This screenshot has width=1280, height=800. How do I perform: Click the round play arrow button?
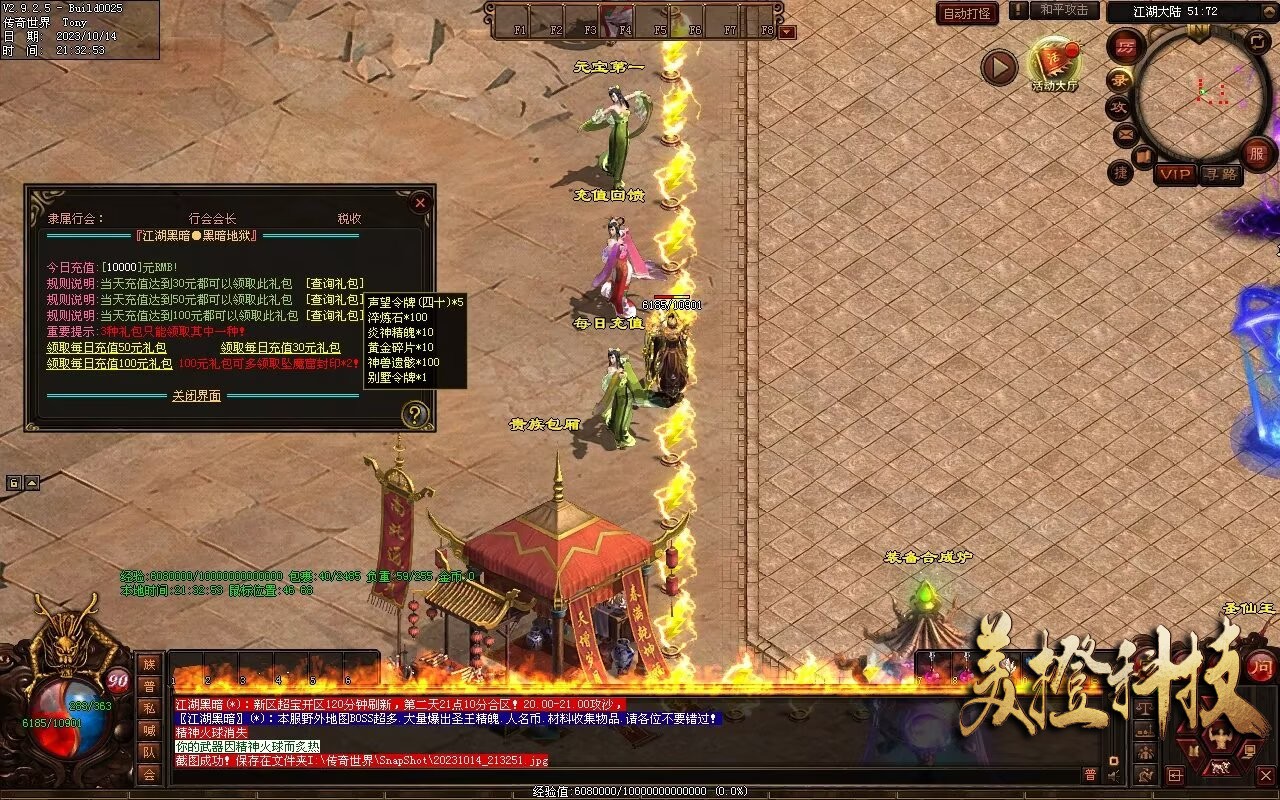998,67
